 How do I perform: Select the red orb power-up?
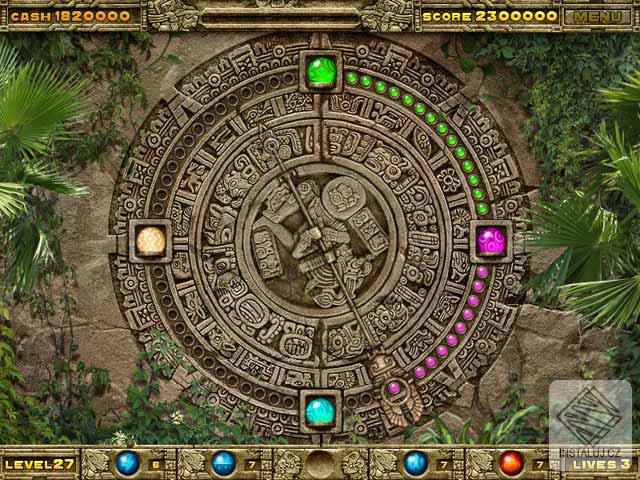point(511,463)
